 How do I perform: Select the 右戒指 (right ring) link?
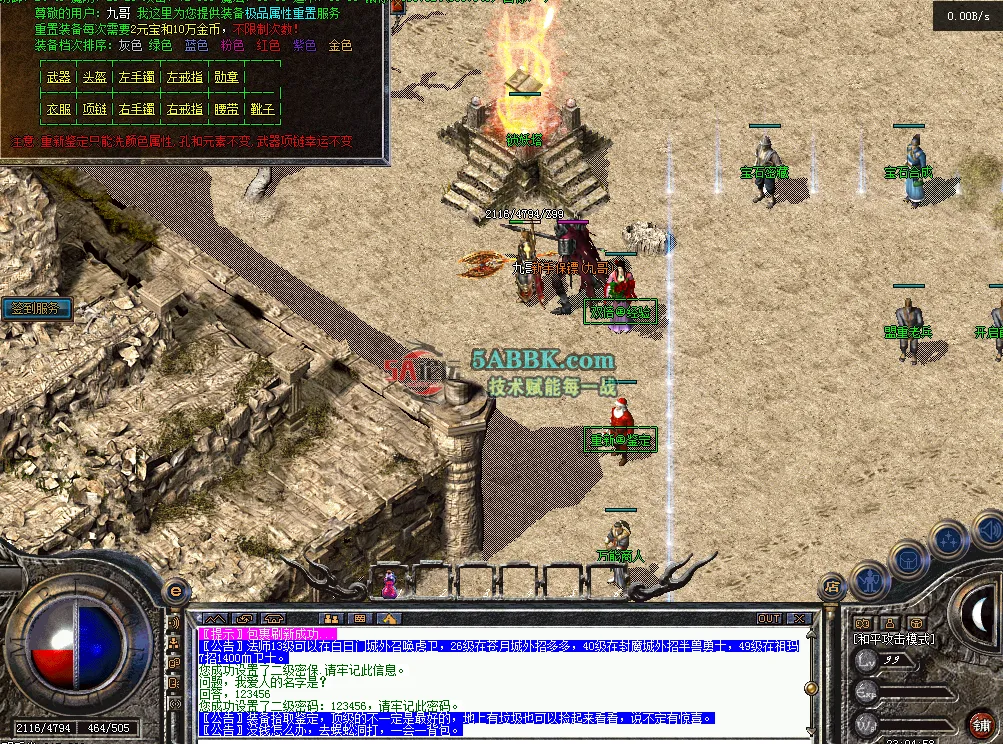[x=184, y=109]
